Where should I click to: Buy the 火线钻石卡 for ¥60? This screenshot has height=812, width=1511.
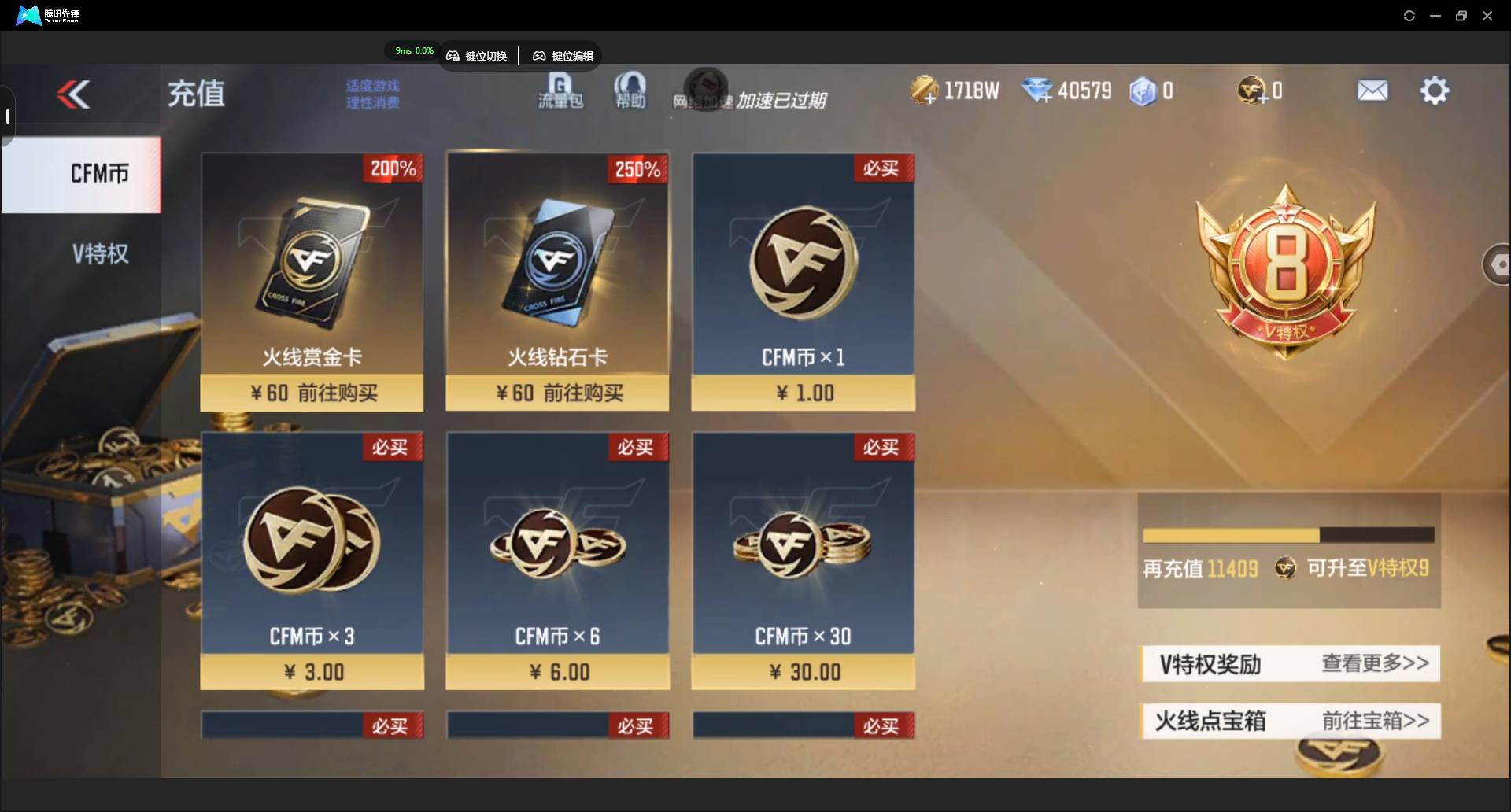point(557,393)
